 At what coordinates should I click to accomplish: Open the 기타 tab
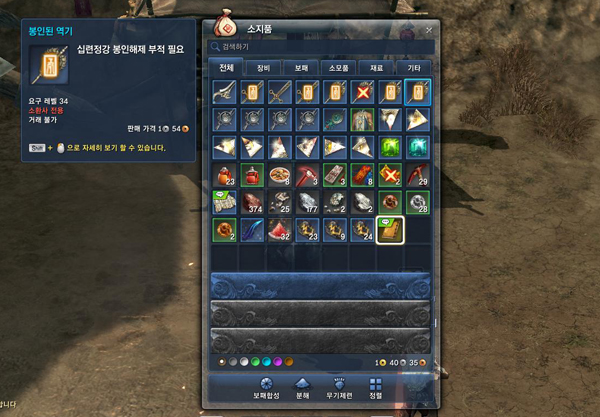(x=412, y=68)
